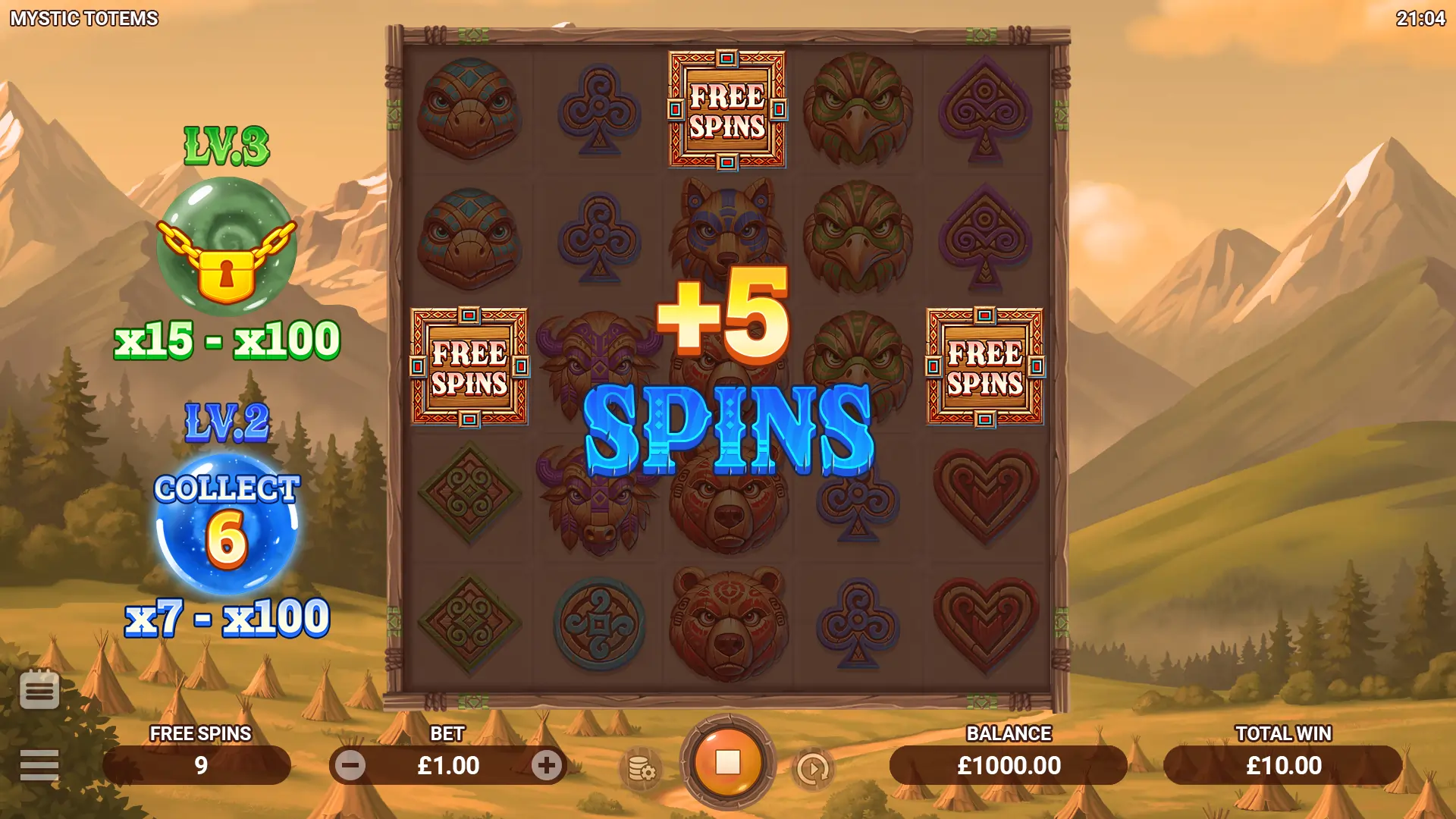The image size is (1456, 819).
Task: Toggle the autoplay circular arrow button
Action: coord(813,769)
